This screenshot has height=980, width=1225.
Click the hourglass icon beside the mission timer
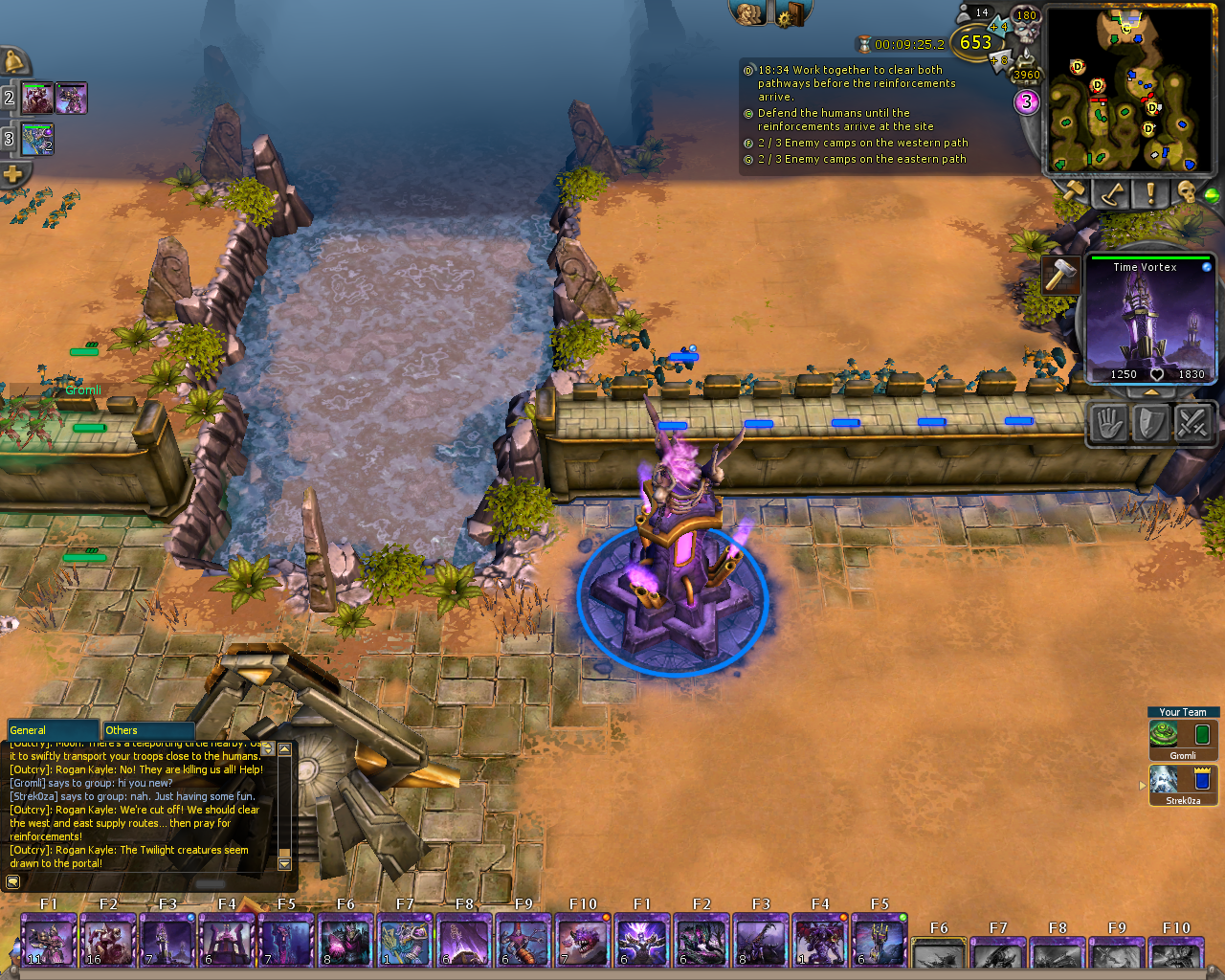(863, 43)
